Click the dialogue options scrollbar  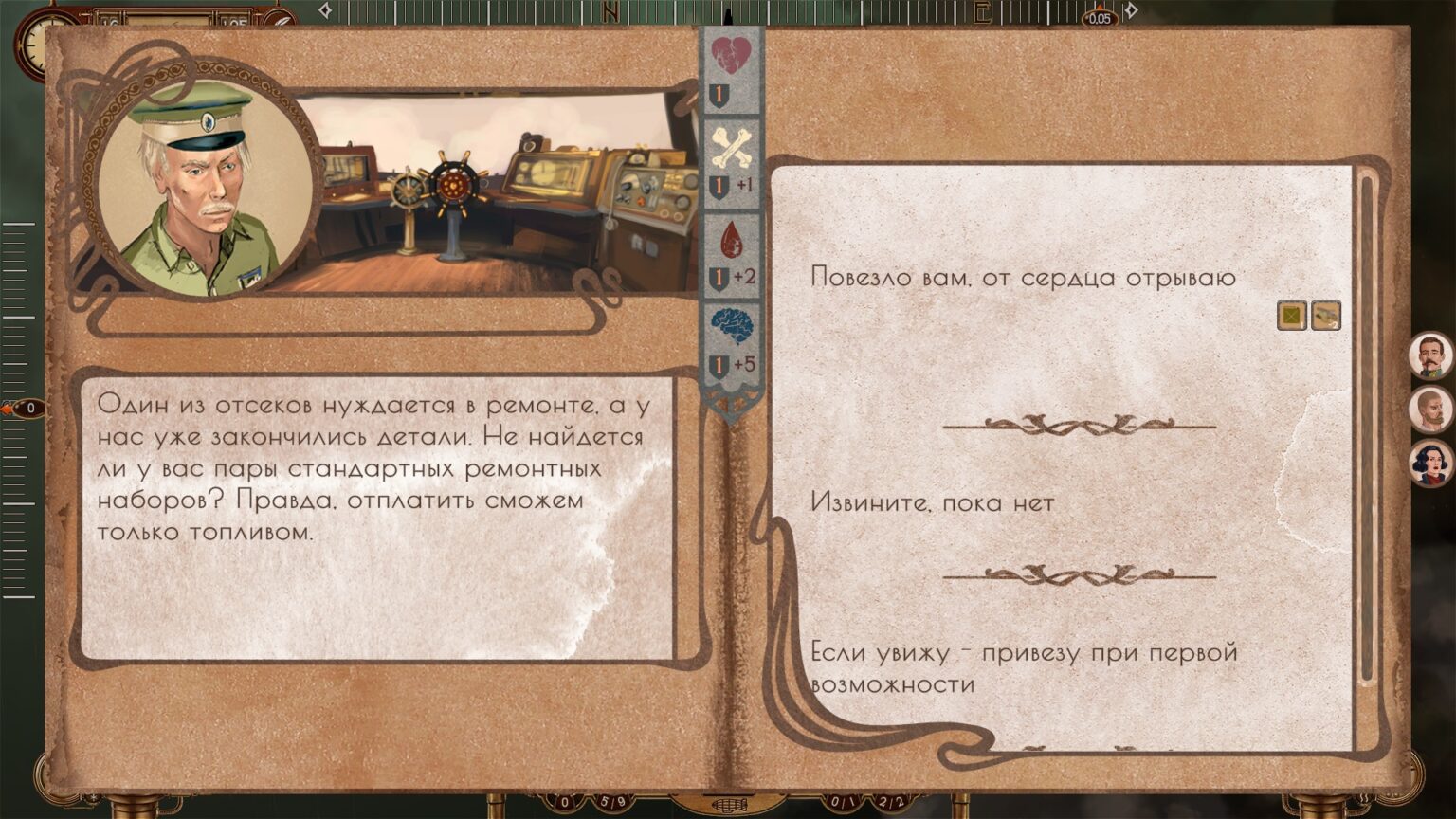1366,427
